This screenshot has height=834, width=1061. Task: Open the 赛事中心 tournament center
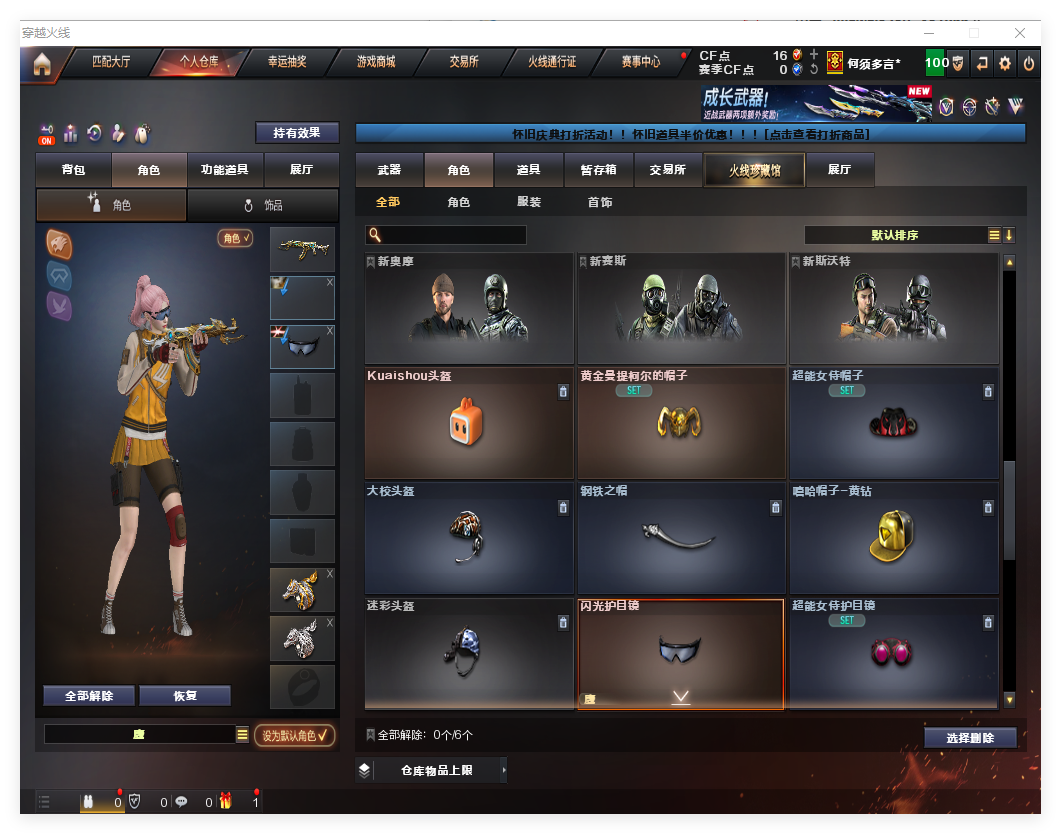tap(640, 62)
